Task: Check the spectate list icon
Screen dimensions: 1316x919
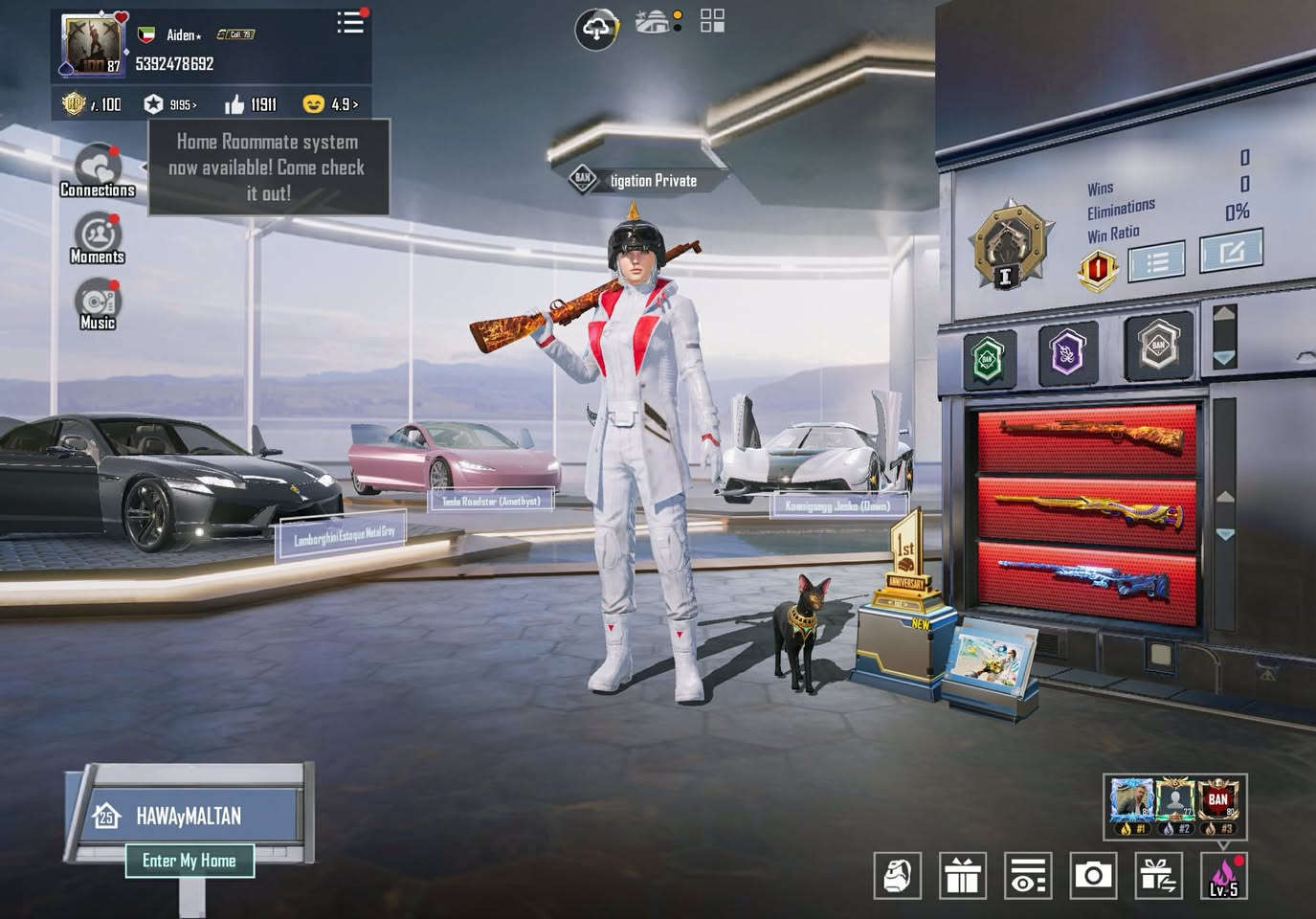Action: pyautogui.click(x=1027, y=875)
